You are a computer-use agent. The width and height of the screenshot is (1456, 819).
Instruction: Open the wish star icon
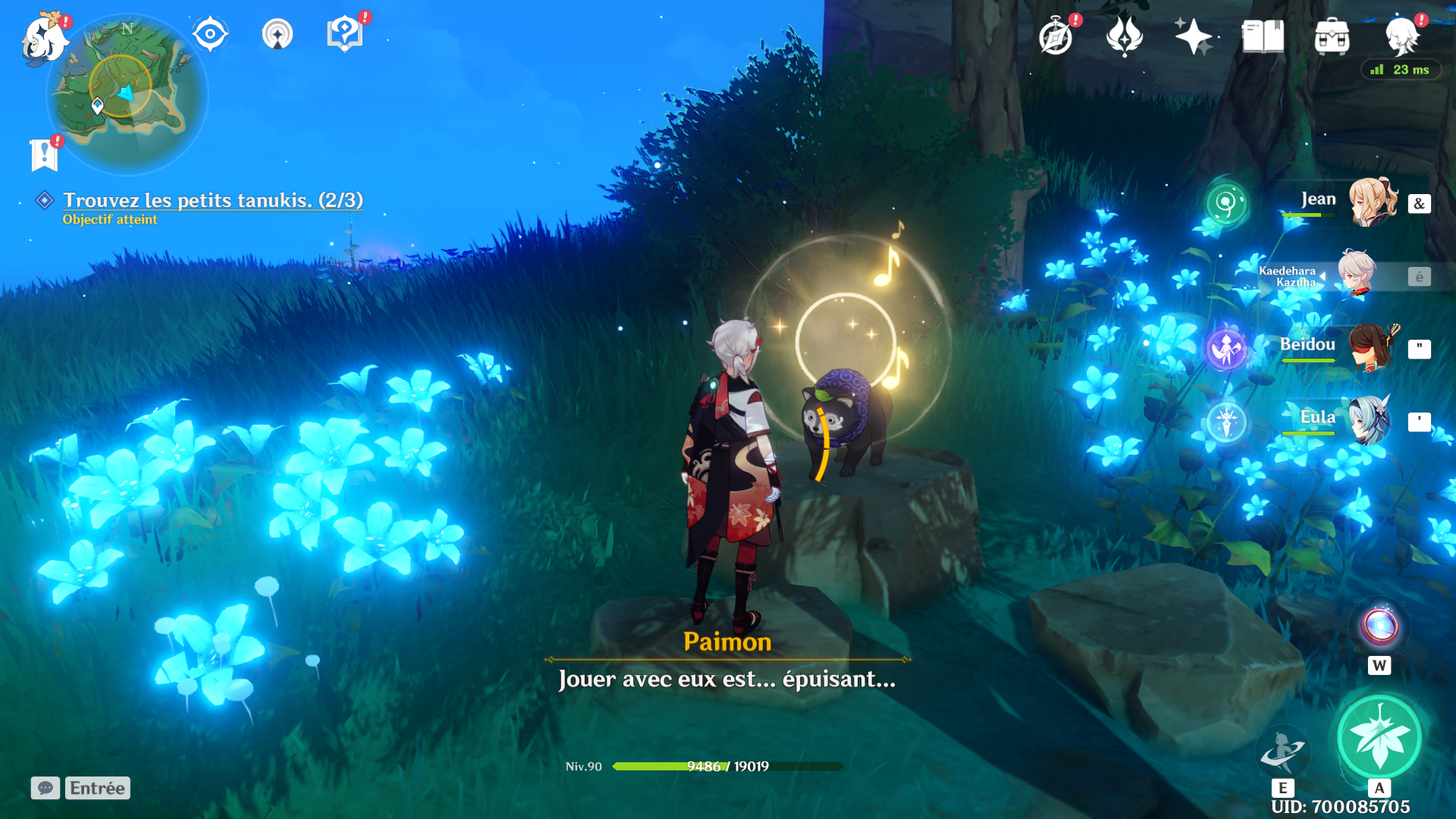point(1193,36)
